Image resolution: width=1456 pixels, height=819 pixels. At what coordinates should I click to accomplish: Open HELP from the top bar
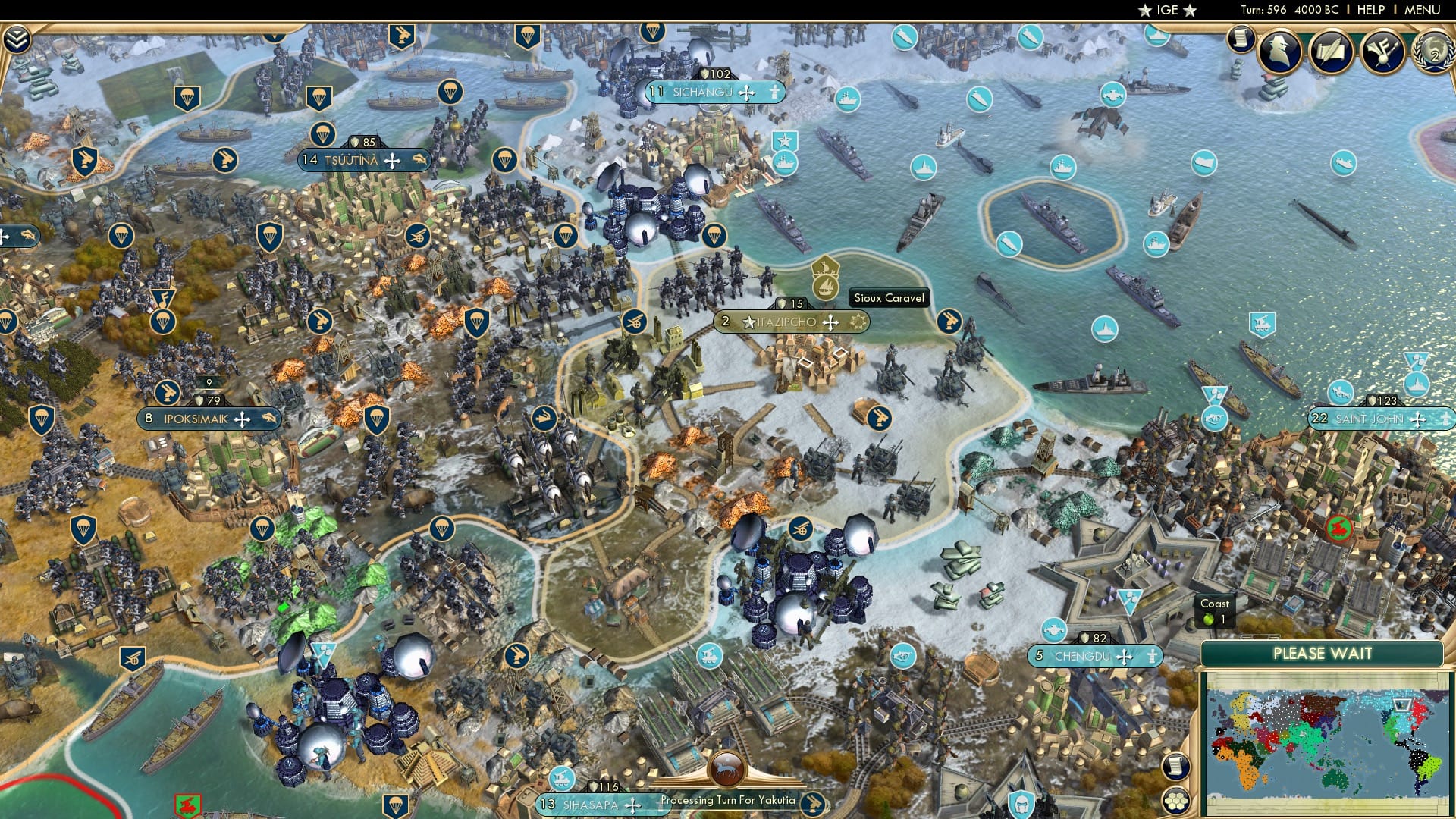(1370, 11)
